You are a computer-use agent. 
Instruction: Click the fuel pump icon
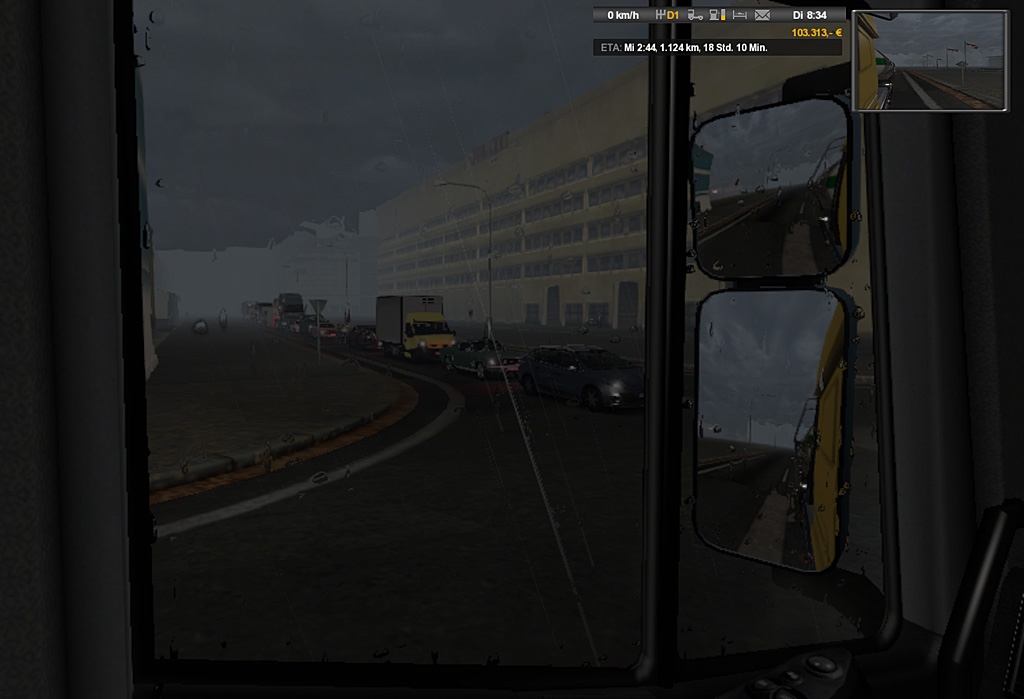(x=717, y=15)
